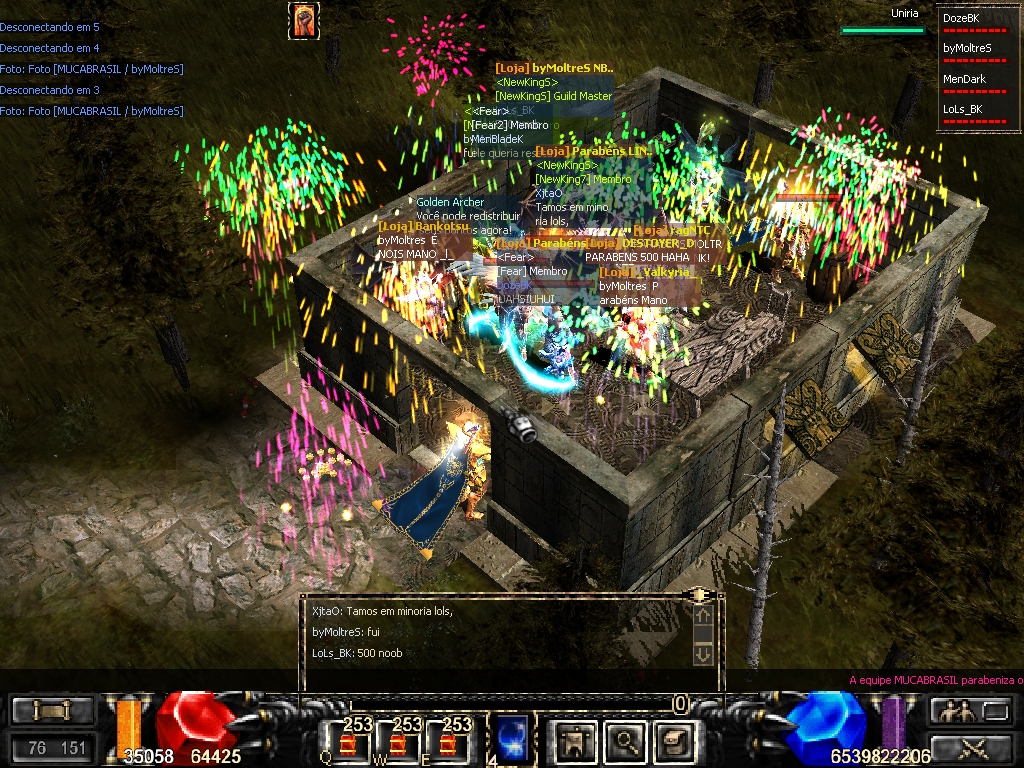Screen dimensions: 1024x768
Task: Select party member byMoltreS
Action: point(967,47)
